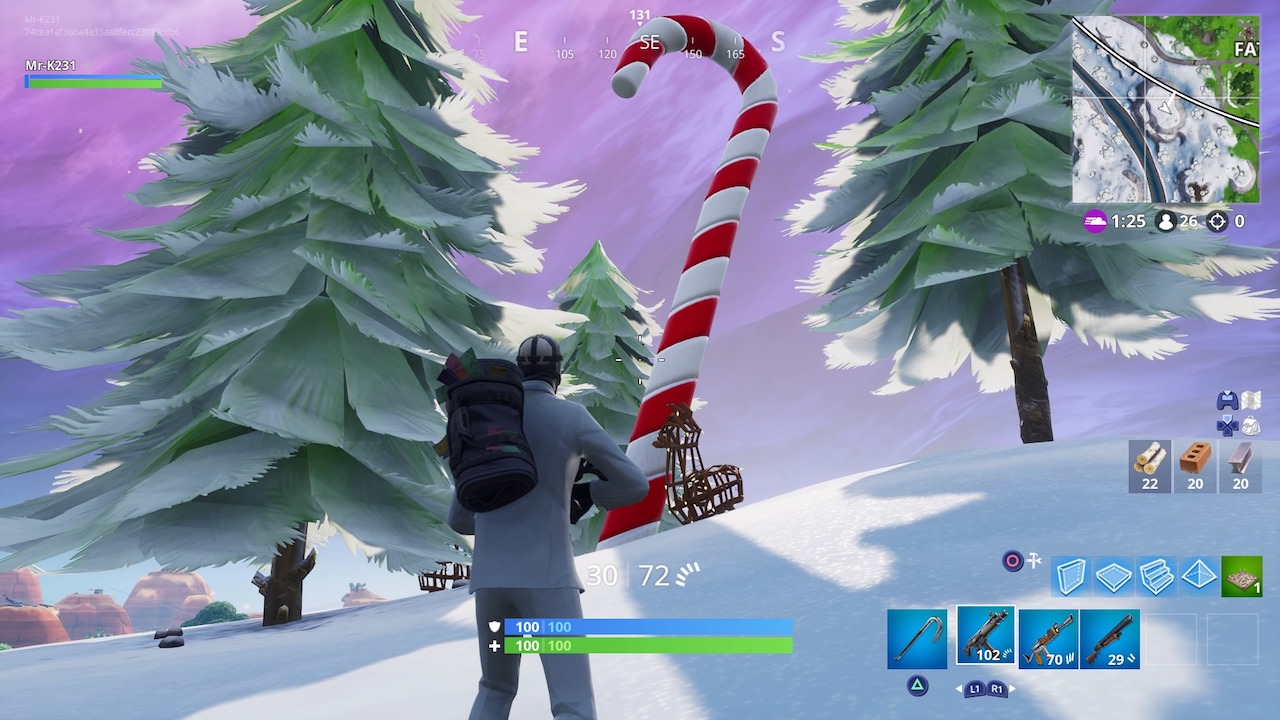Click the L1 shoulder button prompt
The width and height of the screenshot is (1280, 720).
click(x=977, y=689)
